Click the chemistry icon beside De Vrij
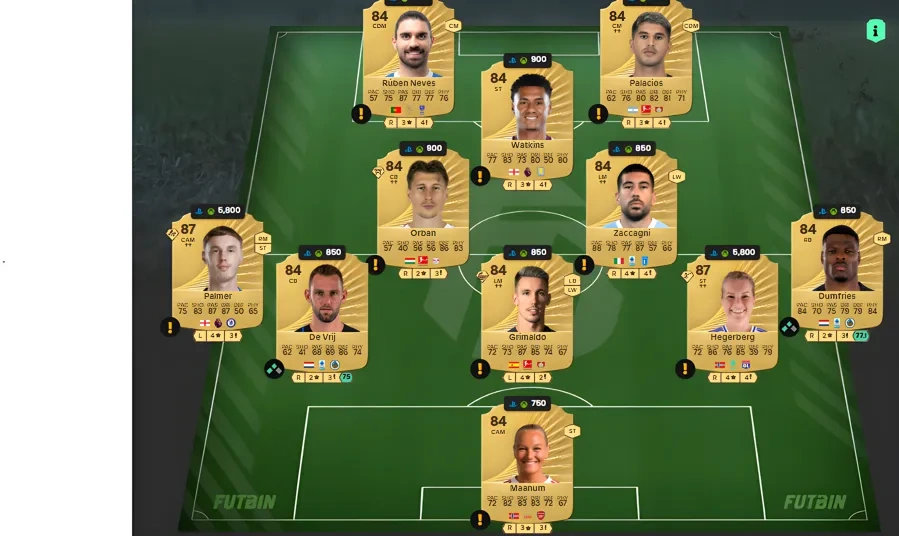Image resolution: width=899 pixels, height=536 pixels. pos(274,369)
